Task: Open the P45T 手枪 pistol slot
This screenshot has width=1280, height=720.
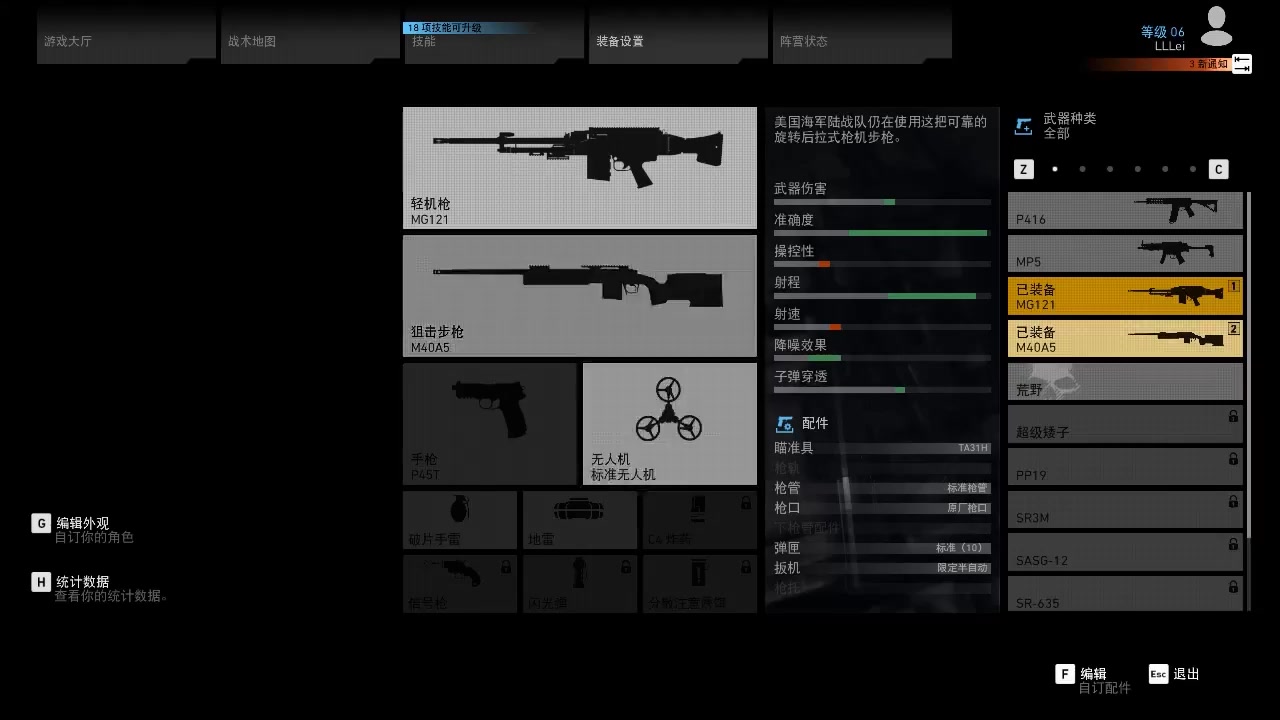Action: pos(489,422)
